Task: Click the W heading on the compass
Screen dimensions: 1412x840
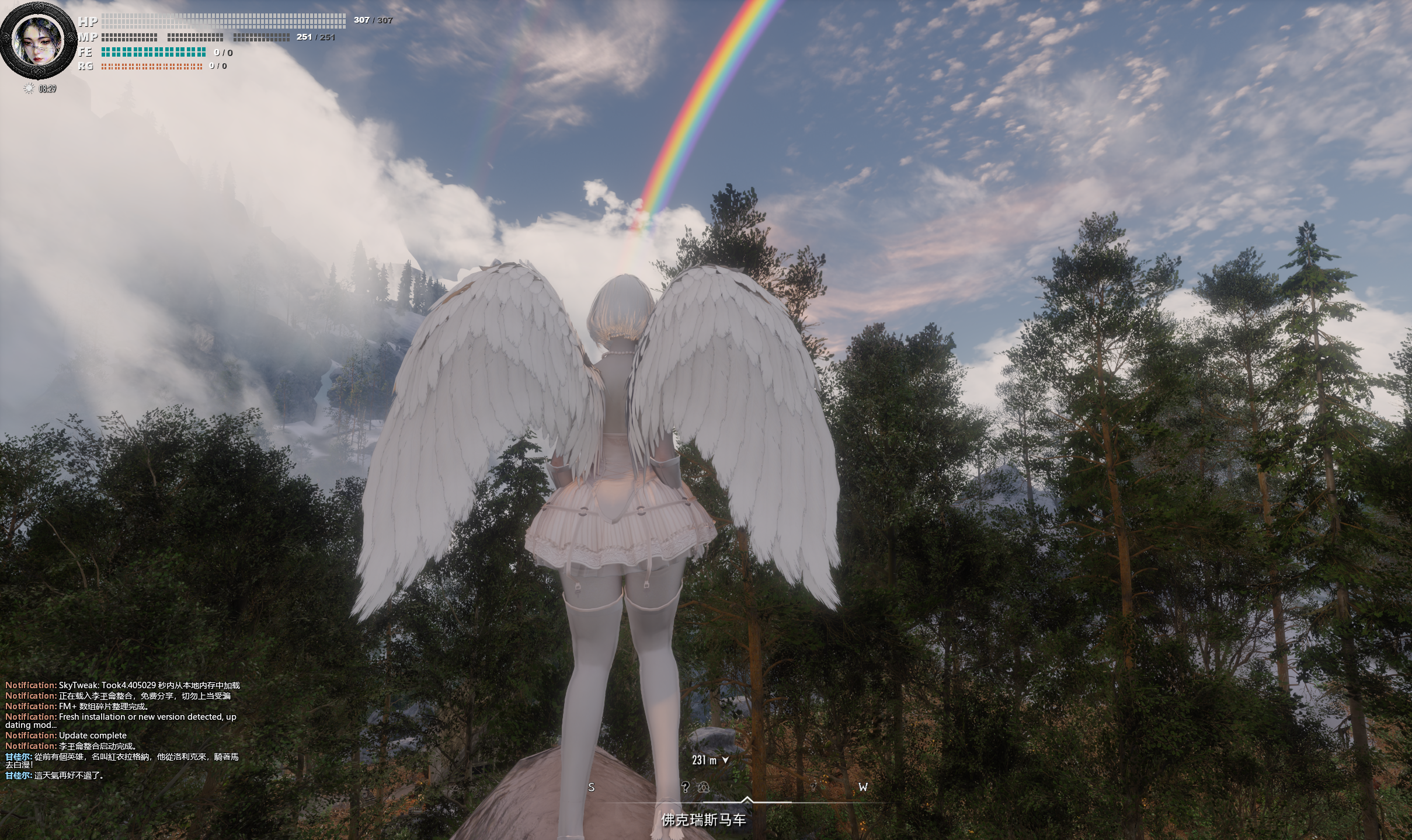Action: 862,787
